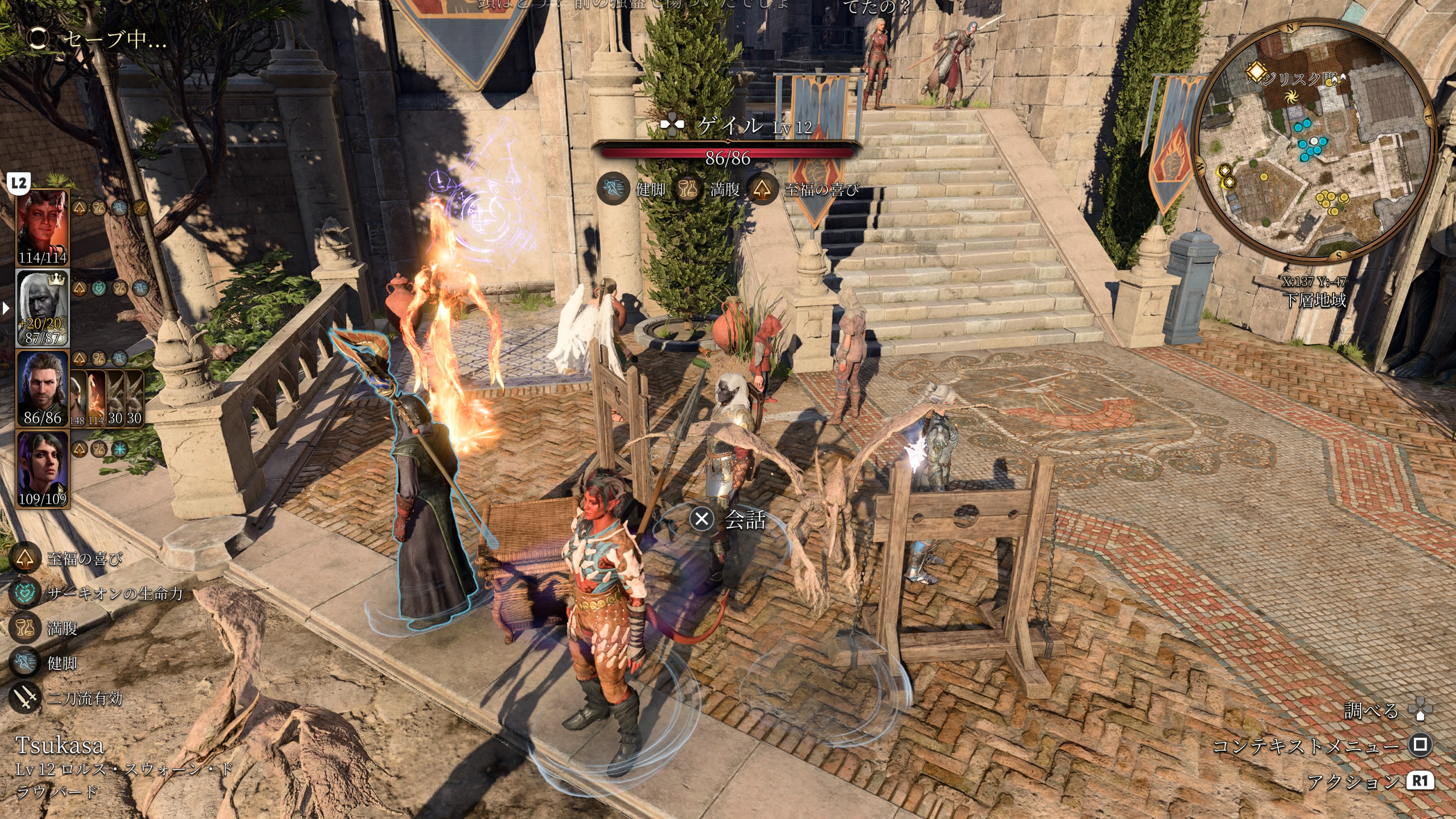Click the snowflake status icon beside Shadowheart's portrait
The height and width of the screenshot is (819, 1456).
click(119, 449)
